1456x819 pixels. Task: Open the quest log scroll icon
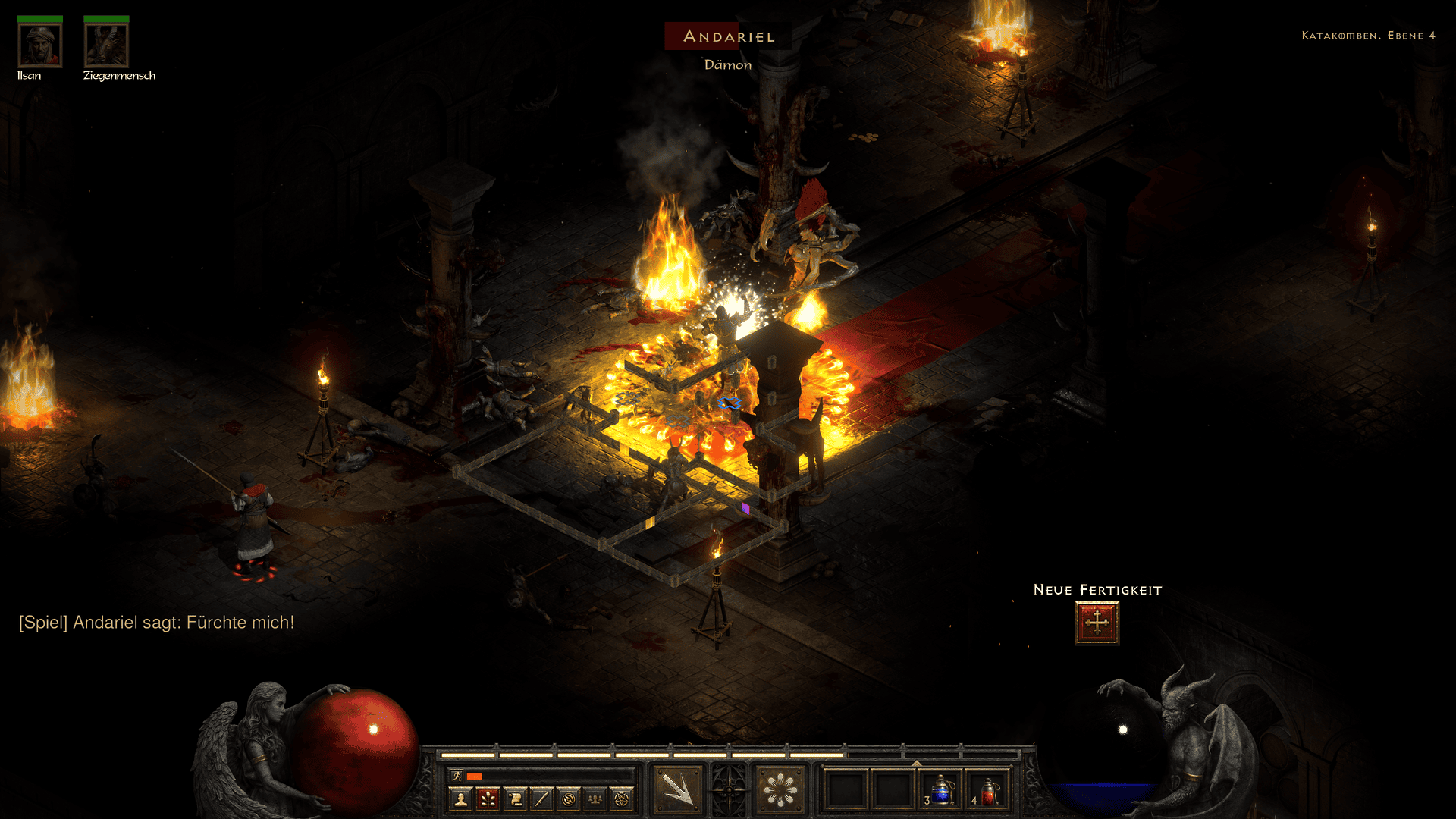pos(516,799)
